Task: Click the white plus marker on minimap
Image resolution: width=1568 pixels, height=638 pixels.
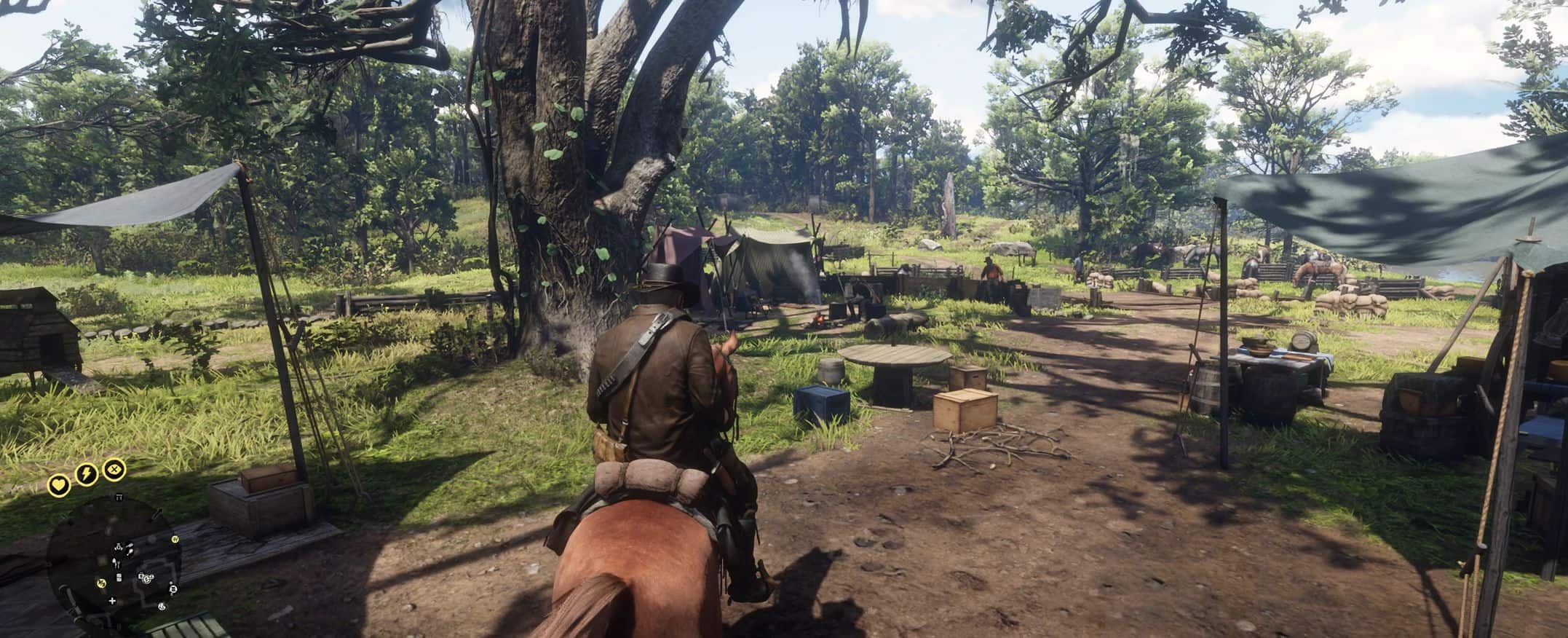Action: tap(112, 602)
